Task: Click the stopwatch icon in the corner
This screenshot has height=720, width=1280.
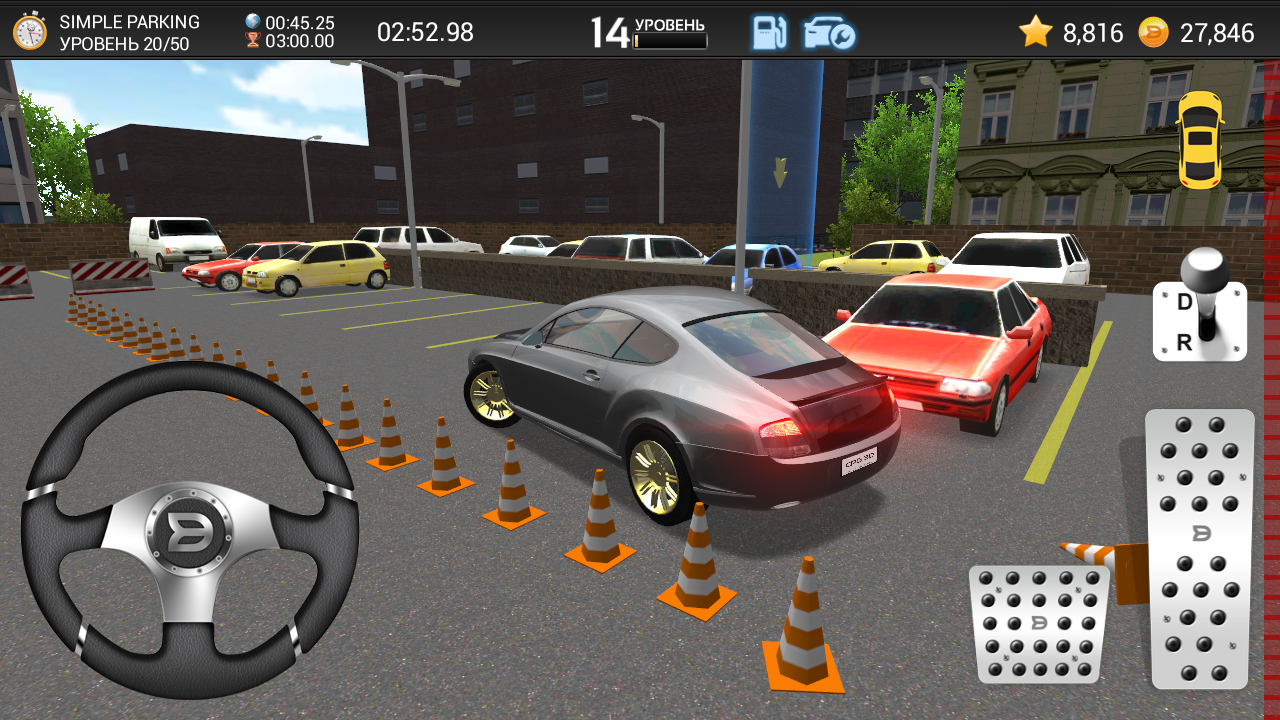Action: pos(30,32)
